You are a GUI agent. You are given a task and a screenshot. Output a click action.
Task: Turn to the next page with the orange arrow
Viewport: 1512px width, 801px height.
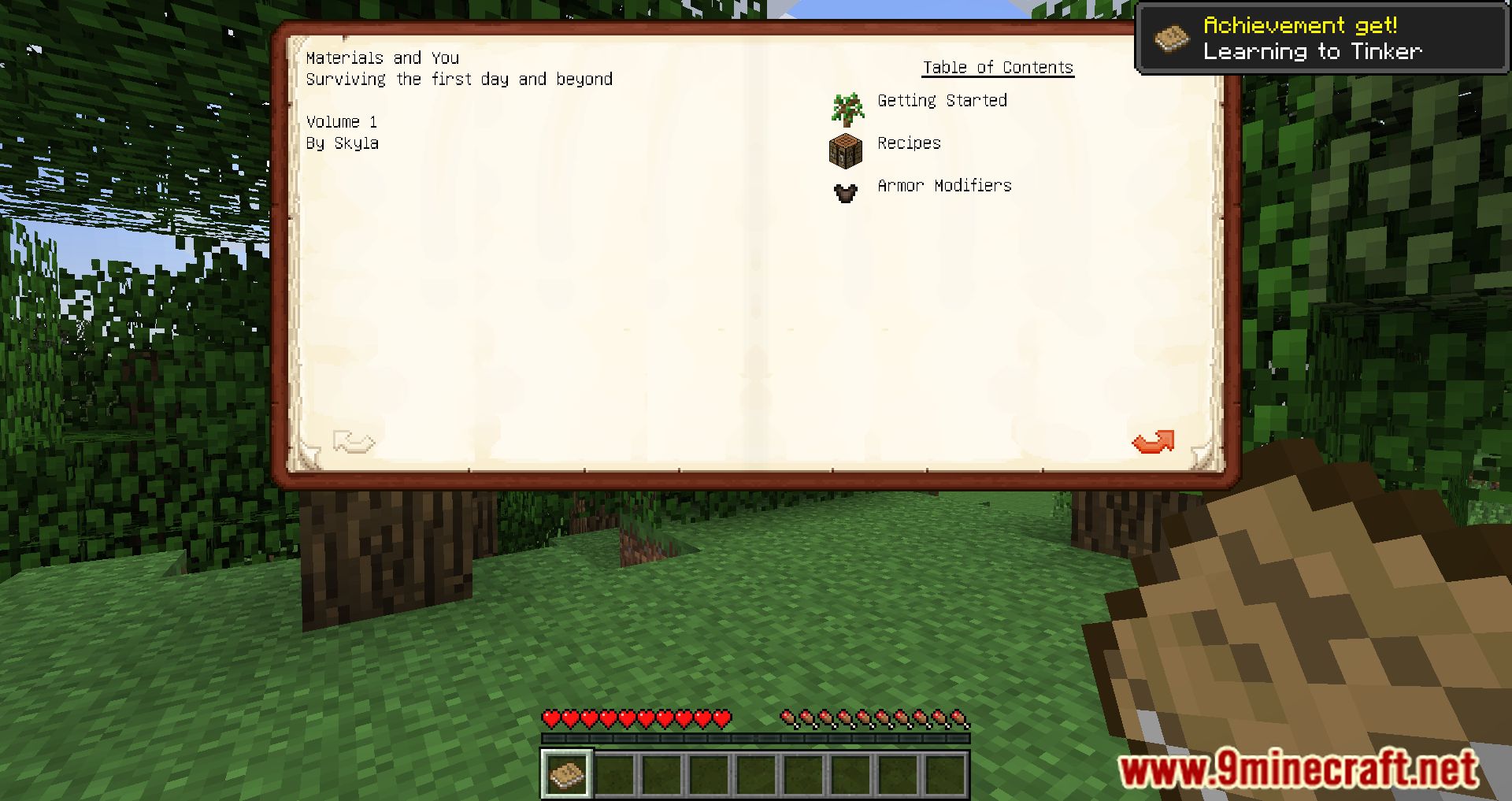point(1153,443)
